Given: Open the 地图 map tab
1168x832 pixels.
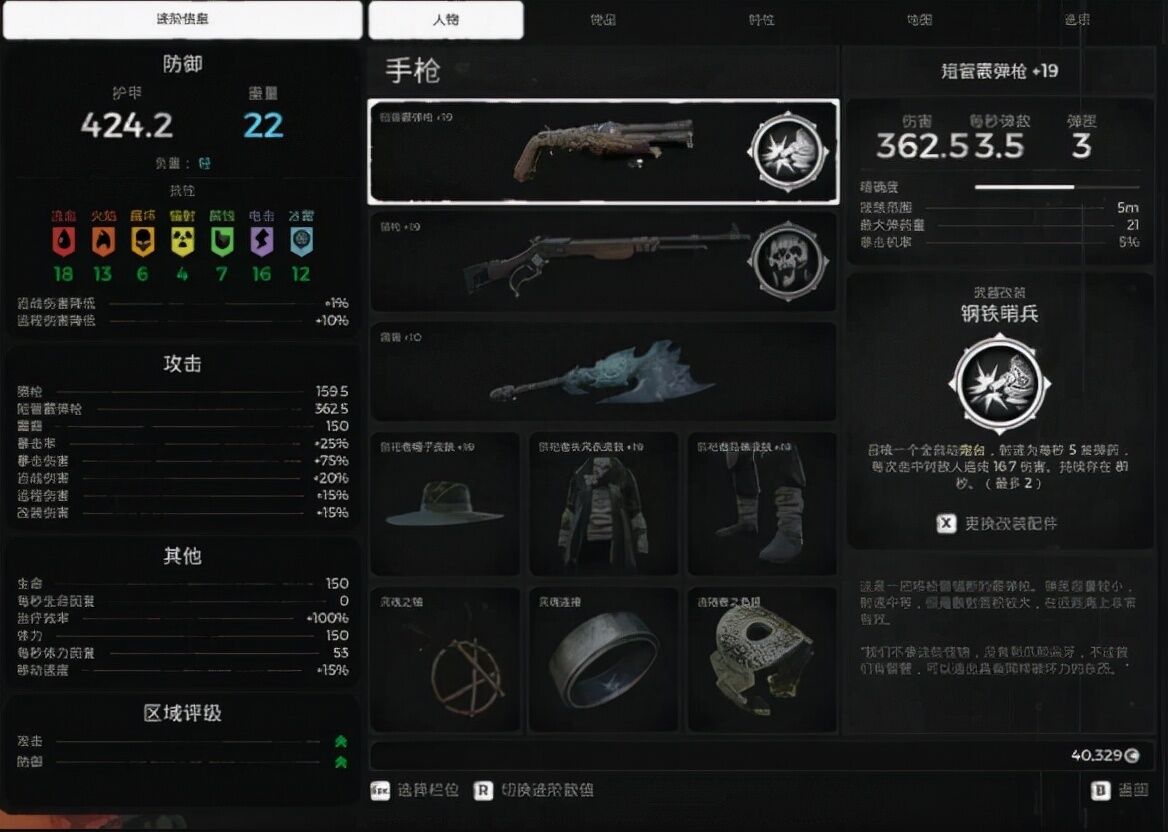Looking at the screenshot, I should pos(919,20).
